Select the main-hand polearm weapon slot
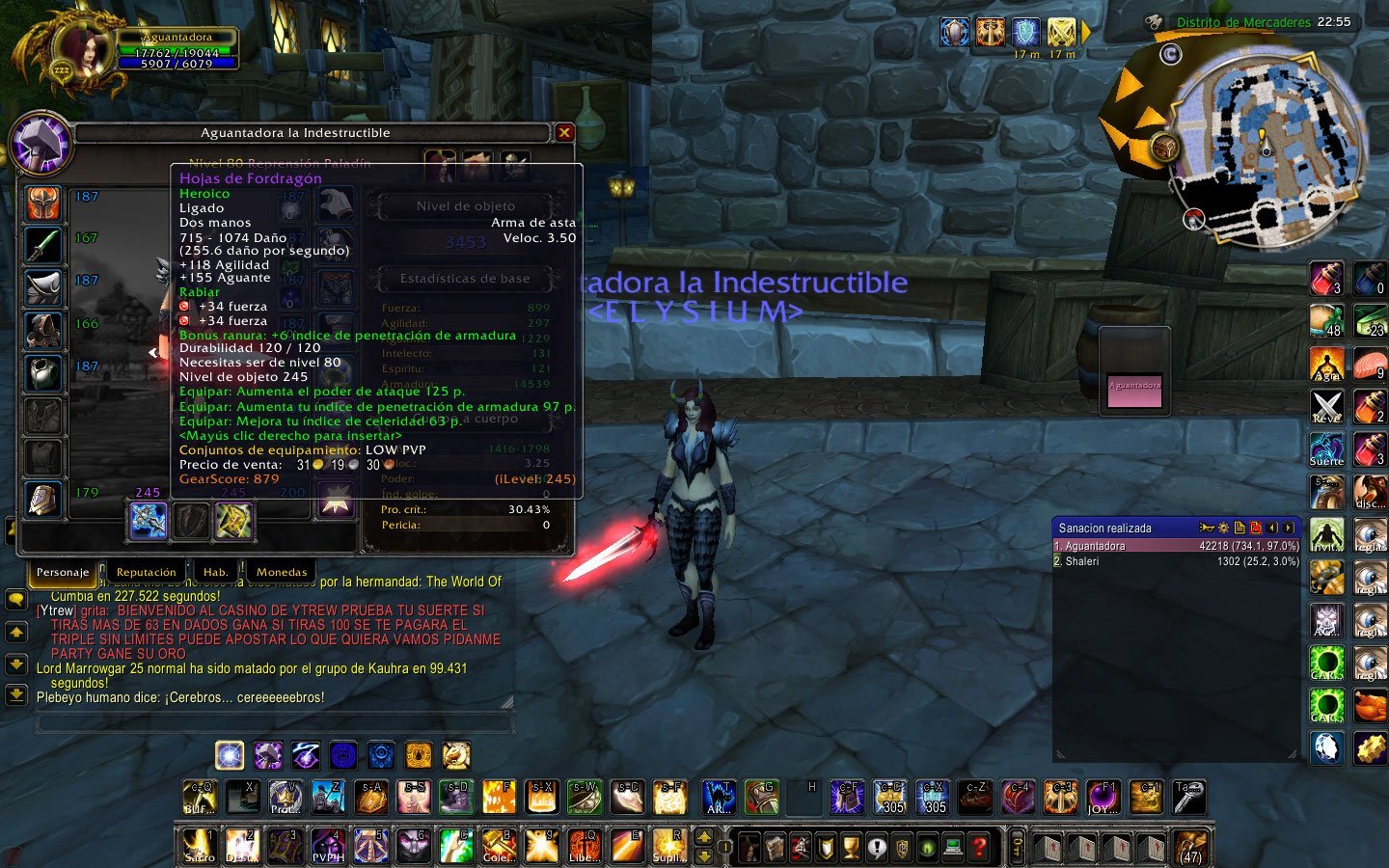 click(149, 521)
